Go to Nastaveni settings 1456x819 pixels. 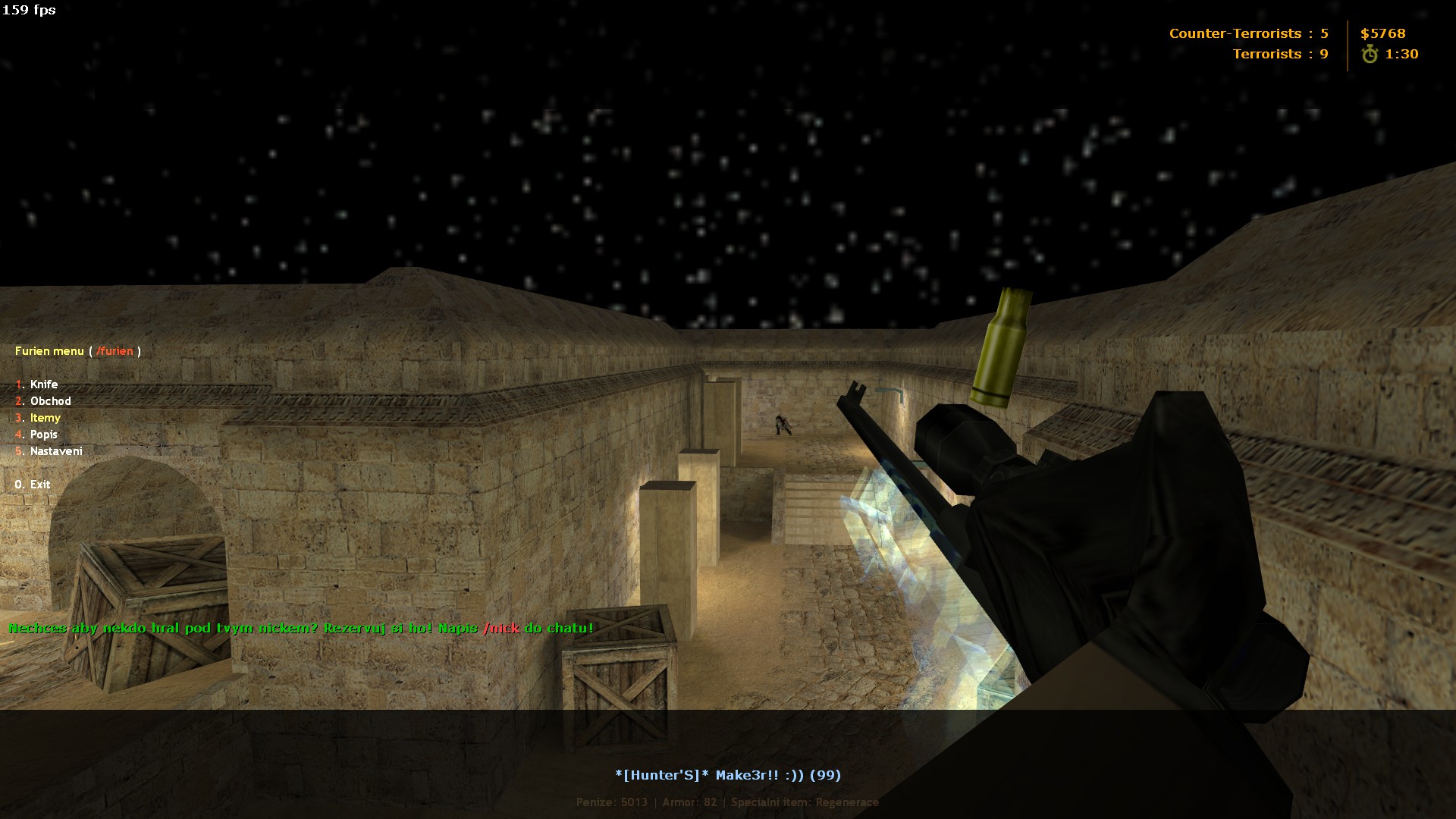[x=56, y=451]
